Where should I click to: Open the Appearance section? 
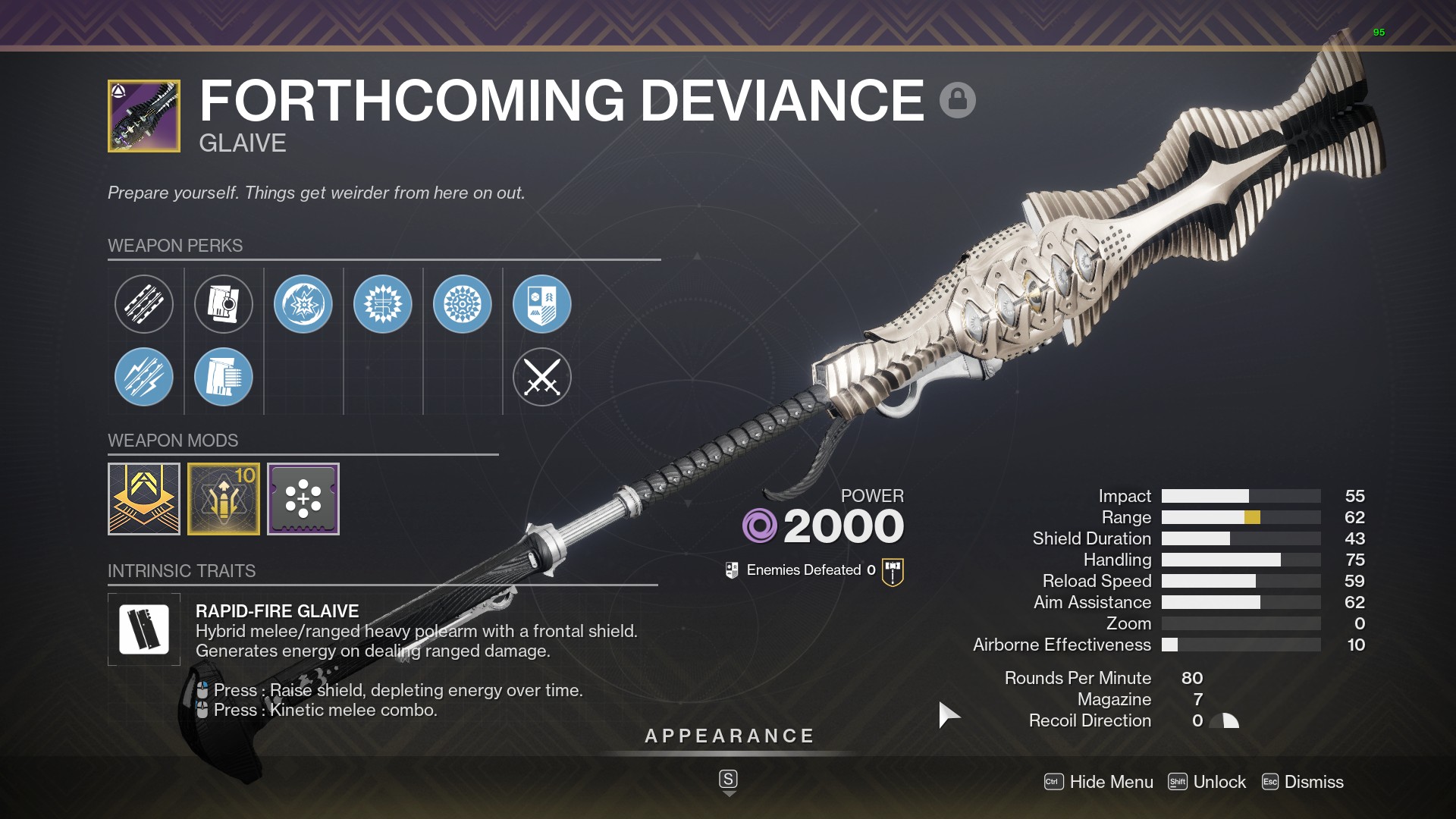click(729, 736)
